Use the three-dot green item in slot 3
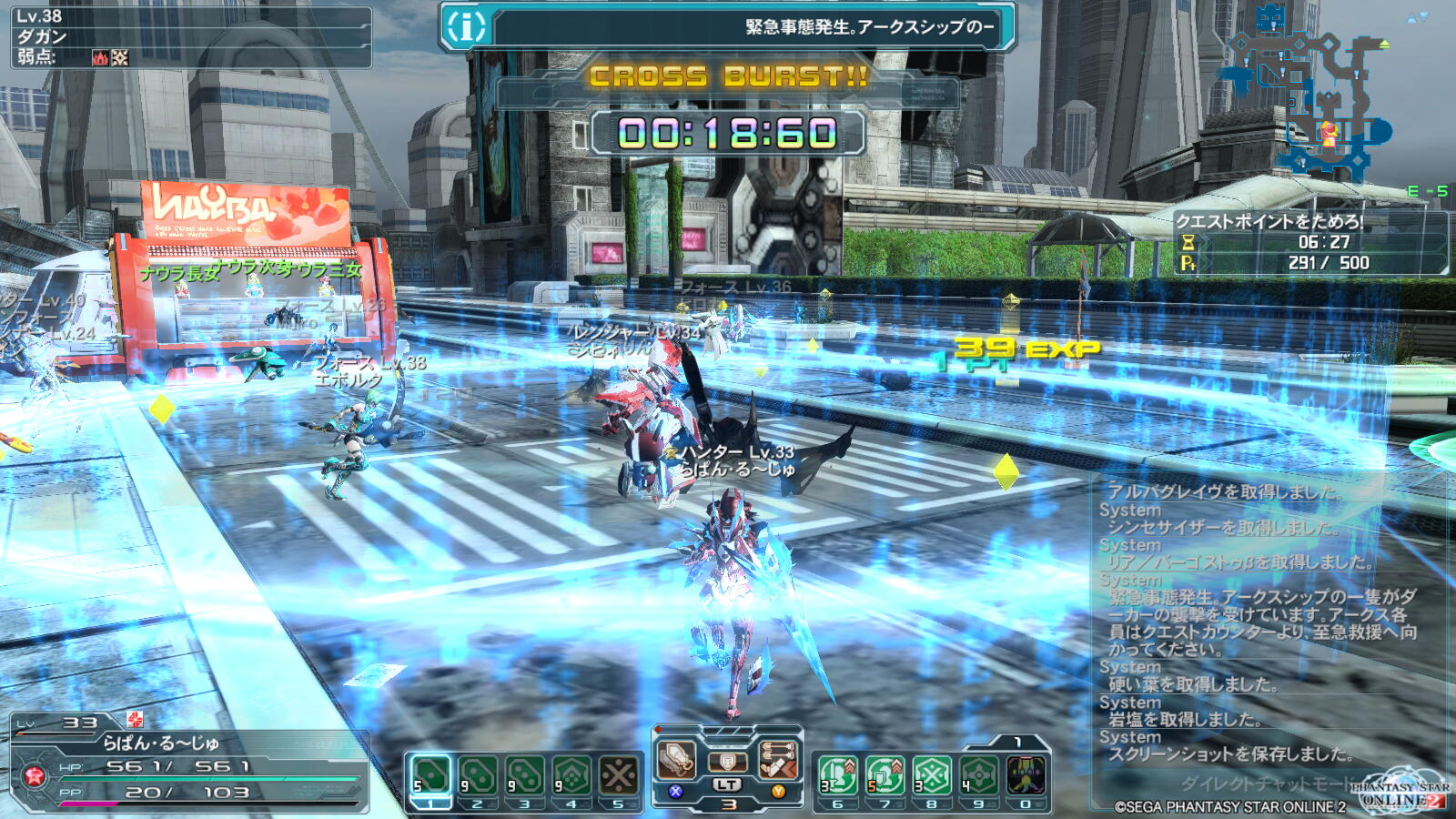The image size is (1456, 819). tap(525, 776)
